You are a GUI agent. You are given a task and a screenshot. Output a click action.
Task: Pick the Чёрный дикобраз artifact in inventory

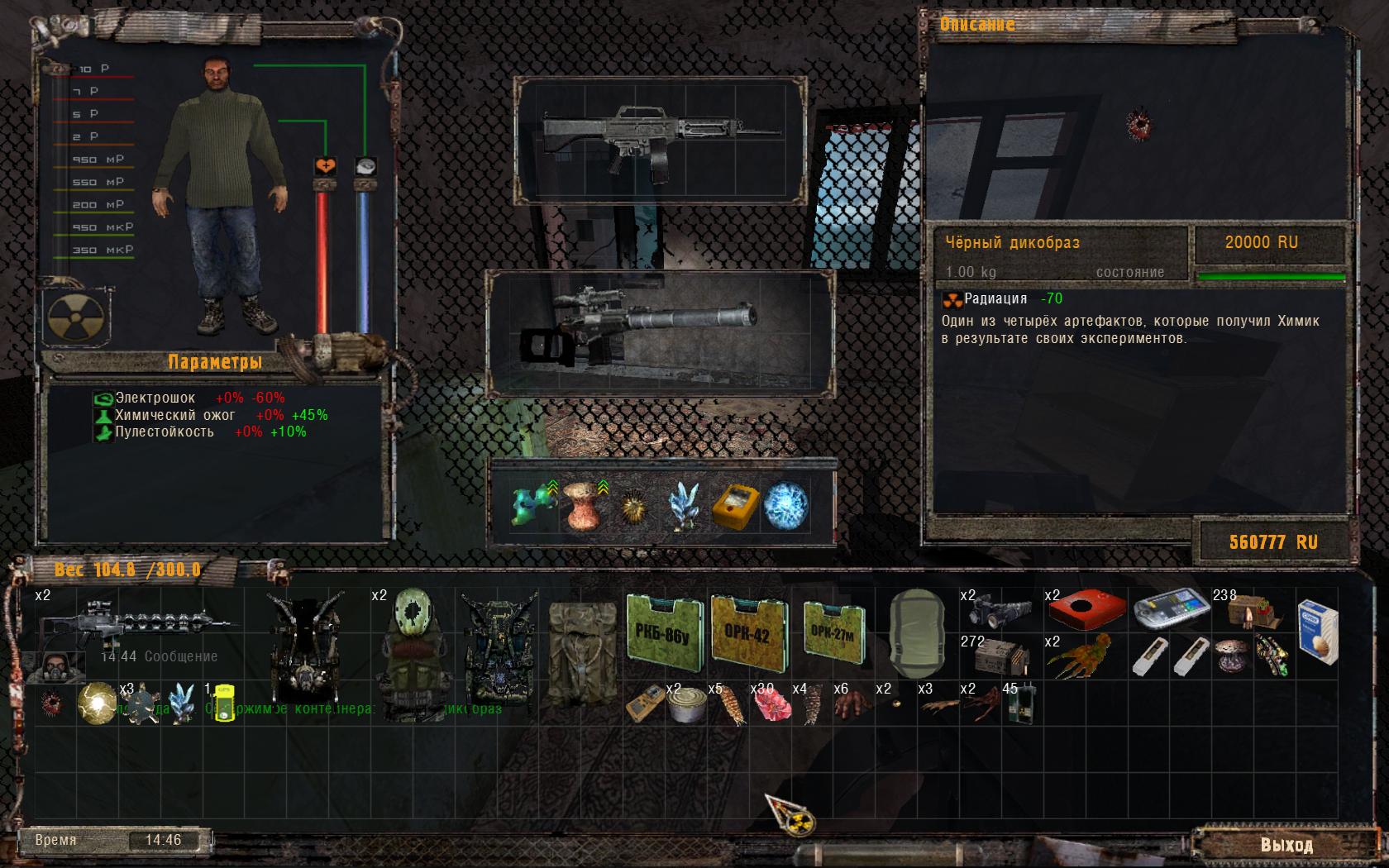pyautogui.click(x=52, y=703)
